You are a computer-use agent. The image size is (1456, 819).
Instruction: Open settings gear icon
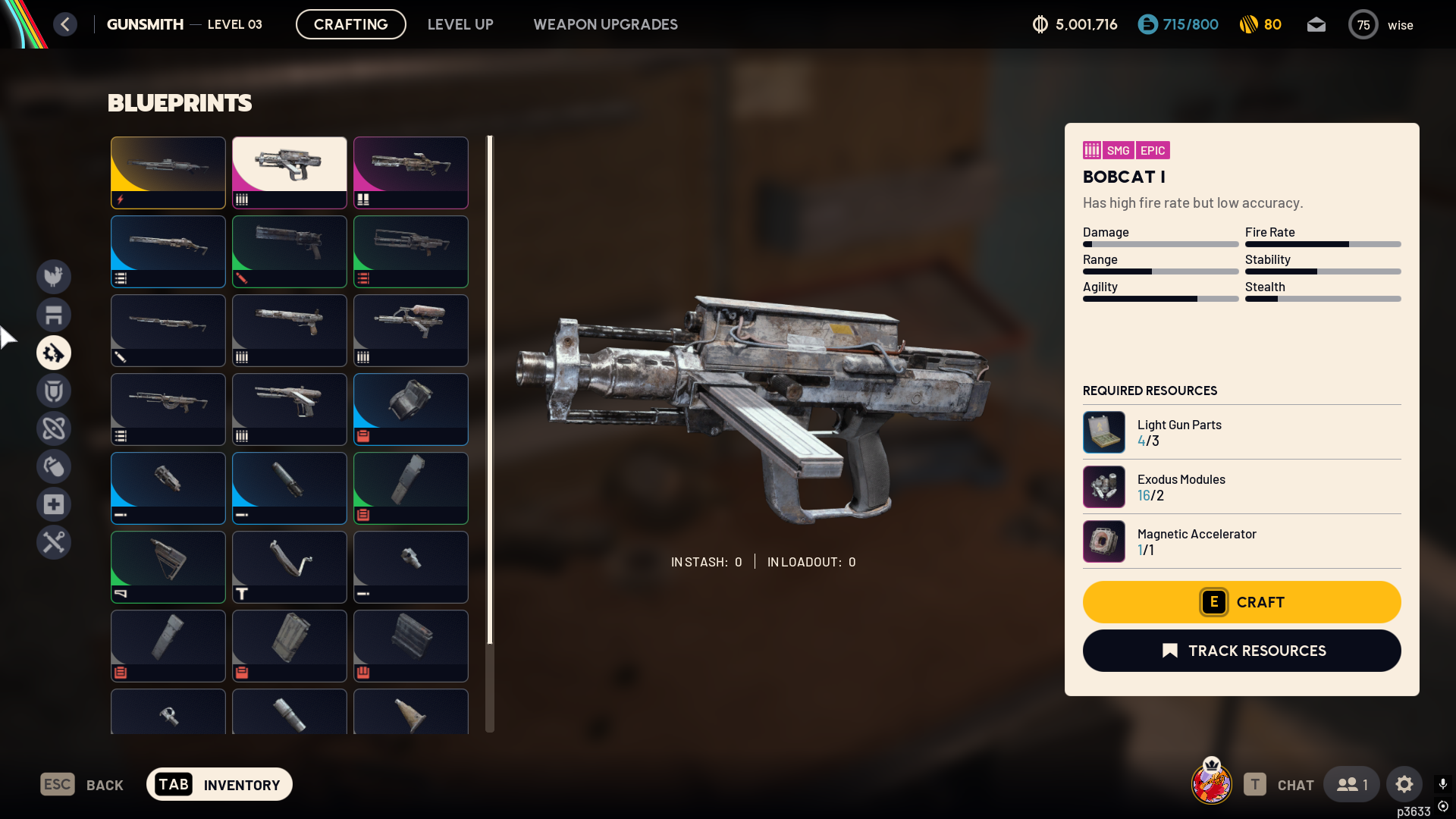click(x=1404, y=784)
